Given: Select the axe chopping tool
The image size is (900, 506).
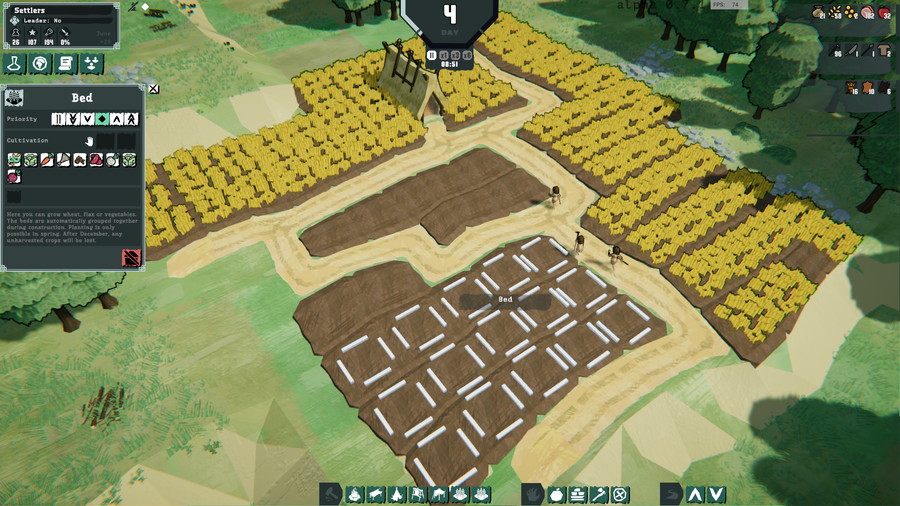Looking at the screenshot, I should [x=599, y=494].
